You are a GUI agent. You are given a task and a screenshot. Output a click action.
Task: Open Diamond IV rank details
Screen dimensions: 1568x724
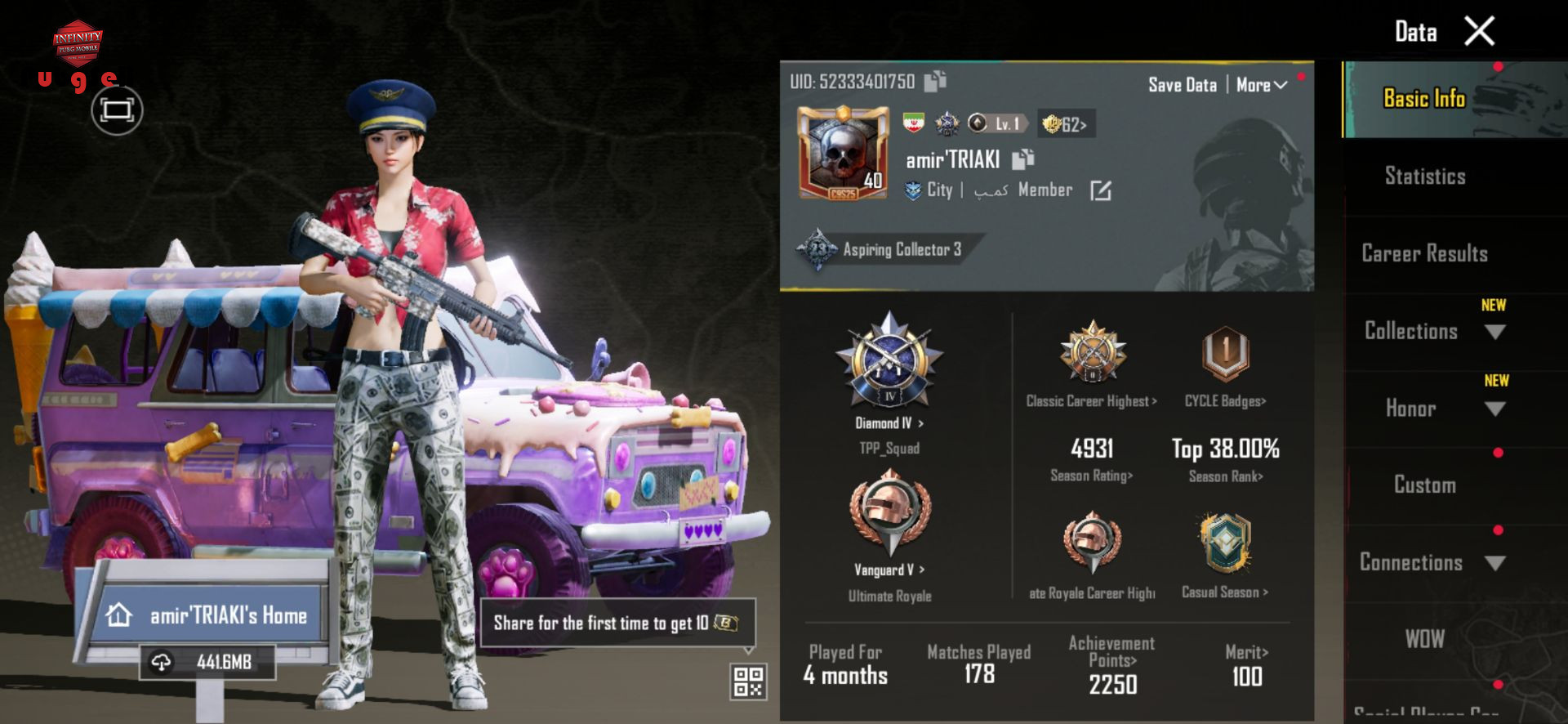[889, 422]
